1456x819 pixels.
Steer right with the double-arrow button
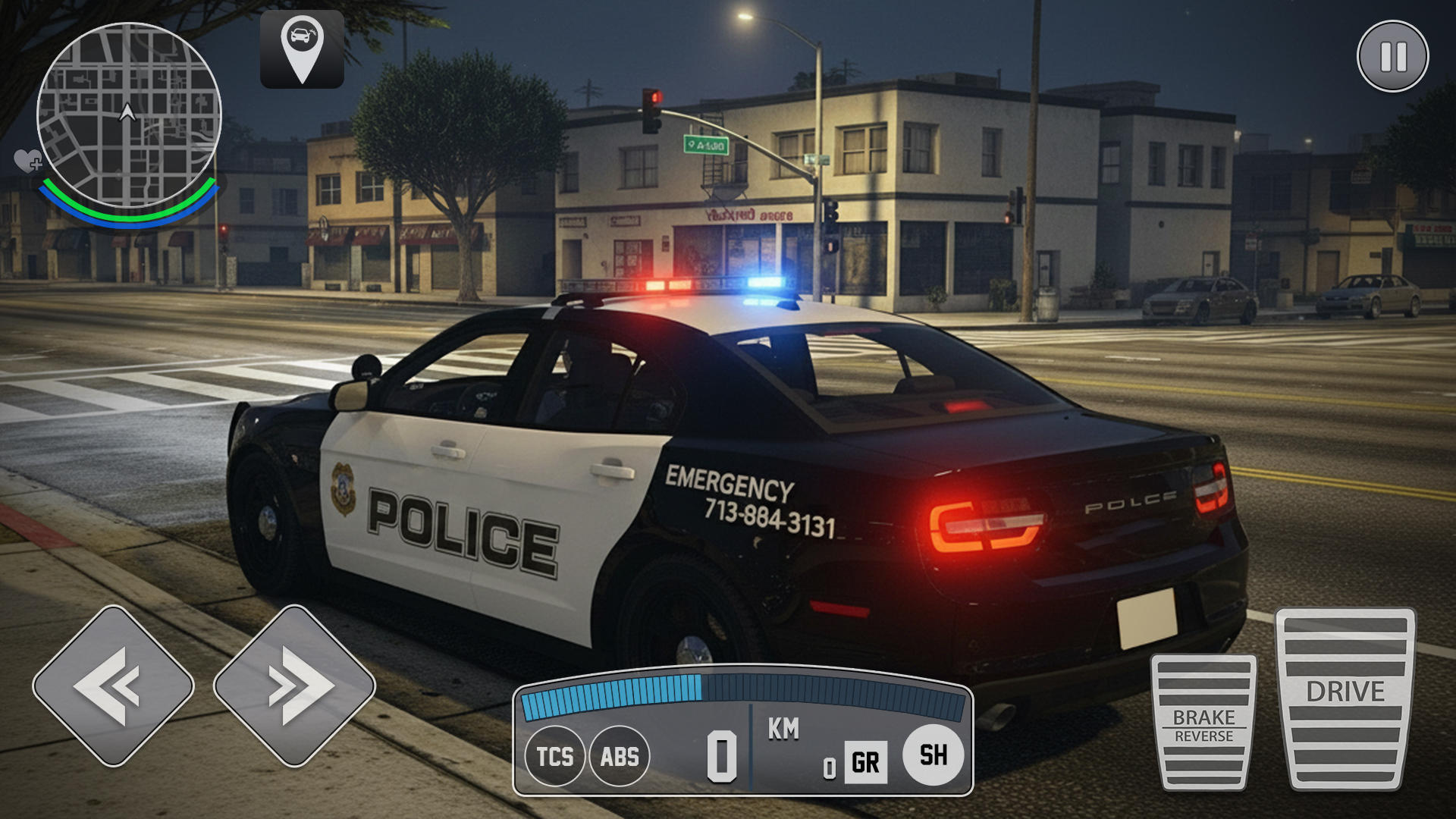point(294,686)
